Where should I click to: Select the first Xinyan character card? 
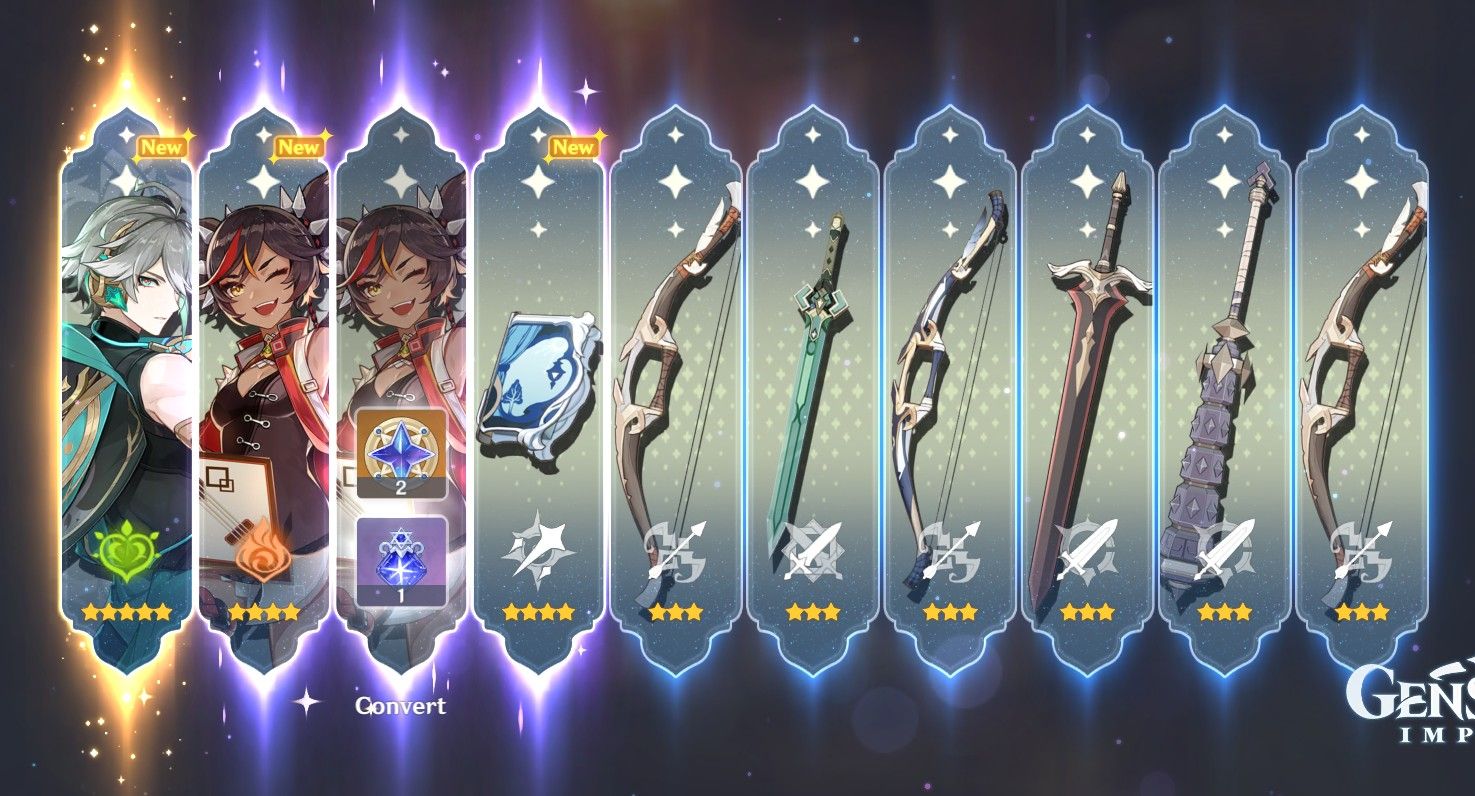(x=265, y=380)
